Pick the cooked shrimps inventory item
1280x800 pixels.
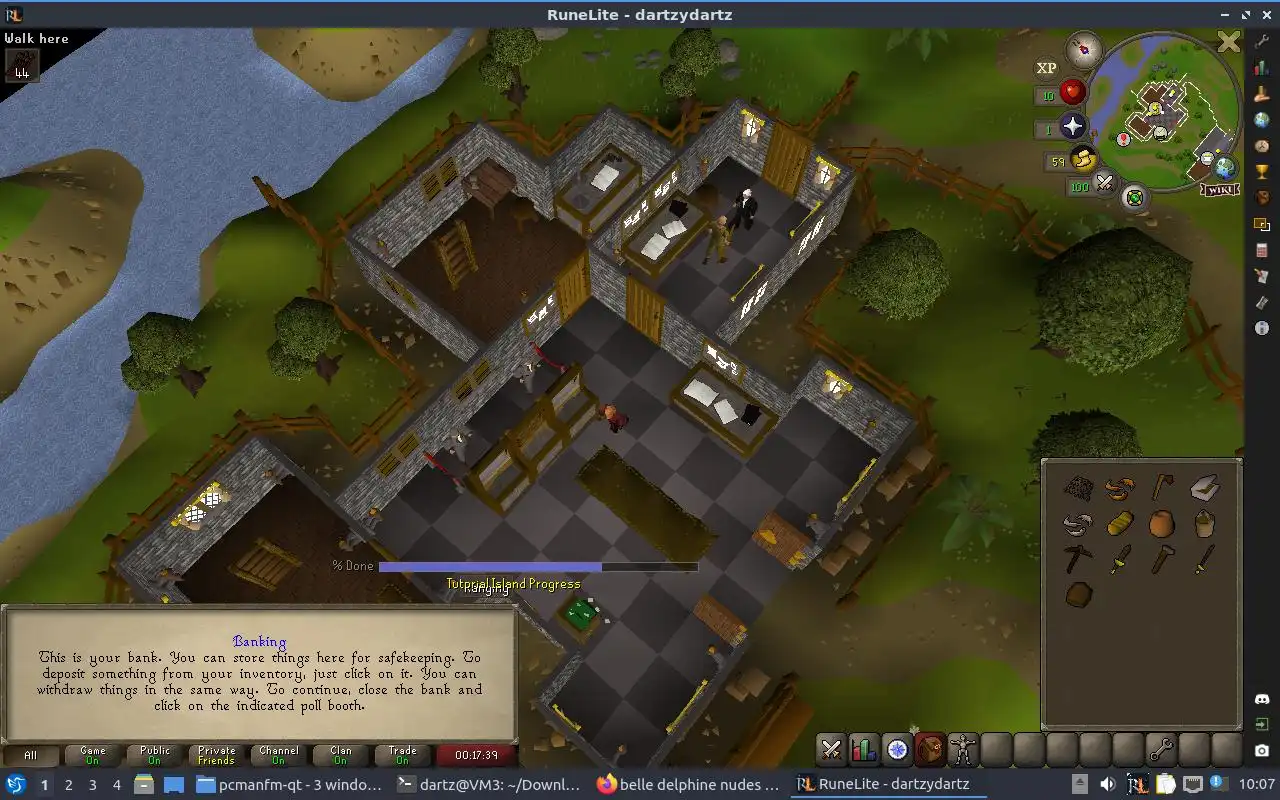(1120, 488)
